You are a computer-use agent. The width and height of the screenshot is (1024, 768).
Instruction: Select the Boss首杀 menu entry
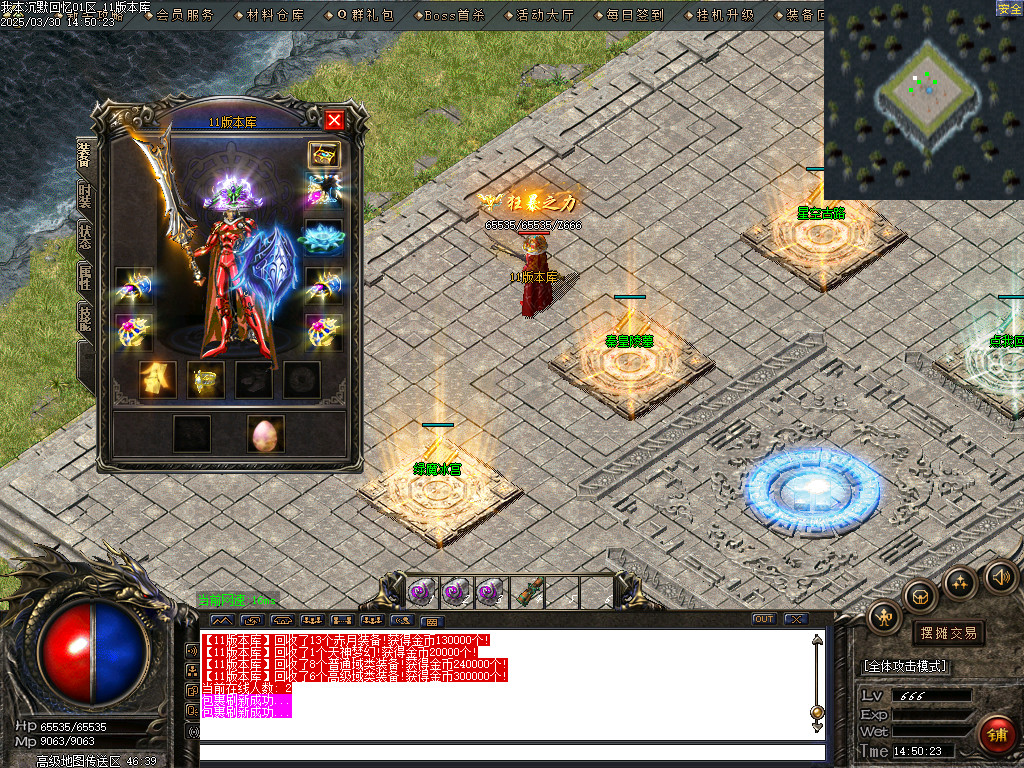[x=454, y=15]
